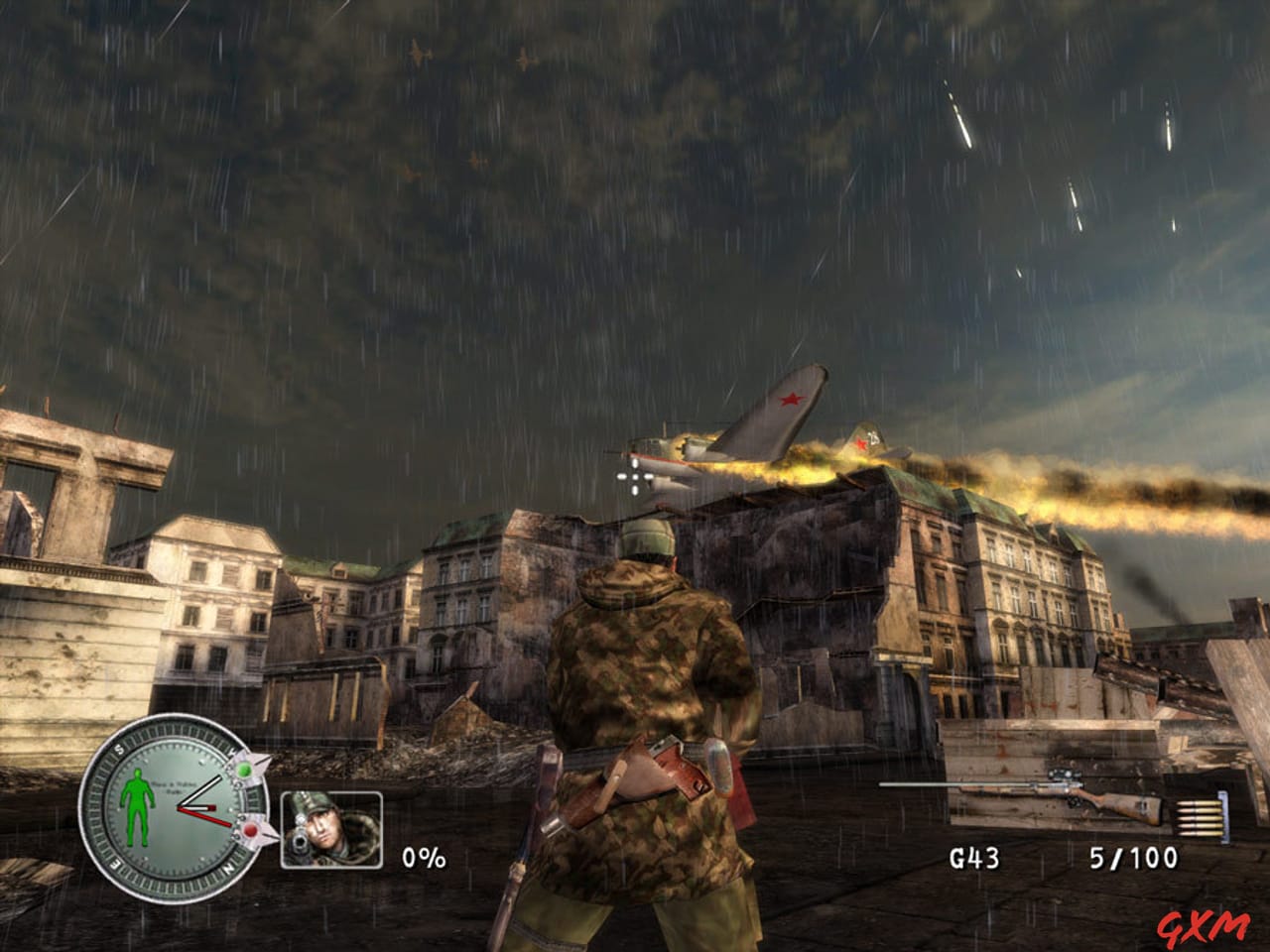Click the red star emblem on the plane
This screenshot has width=1270, height=952.
(x=793, y=401)
